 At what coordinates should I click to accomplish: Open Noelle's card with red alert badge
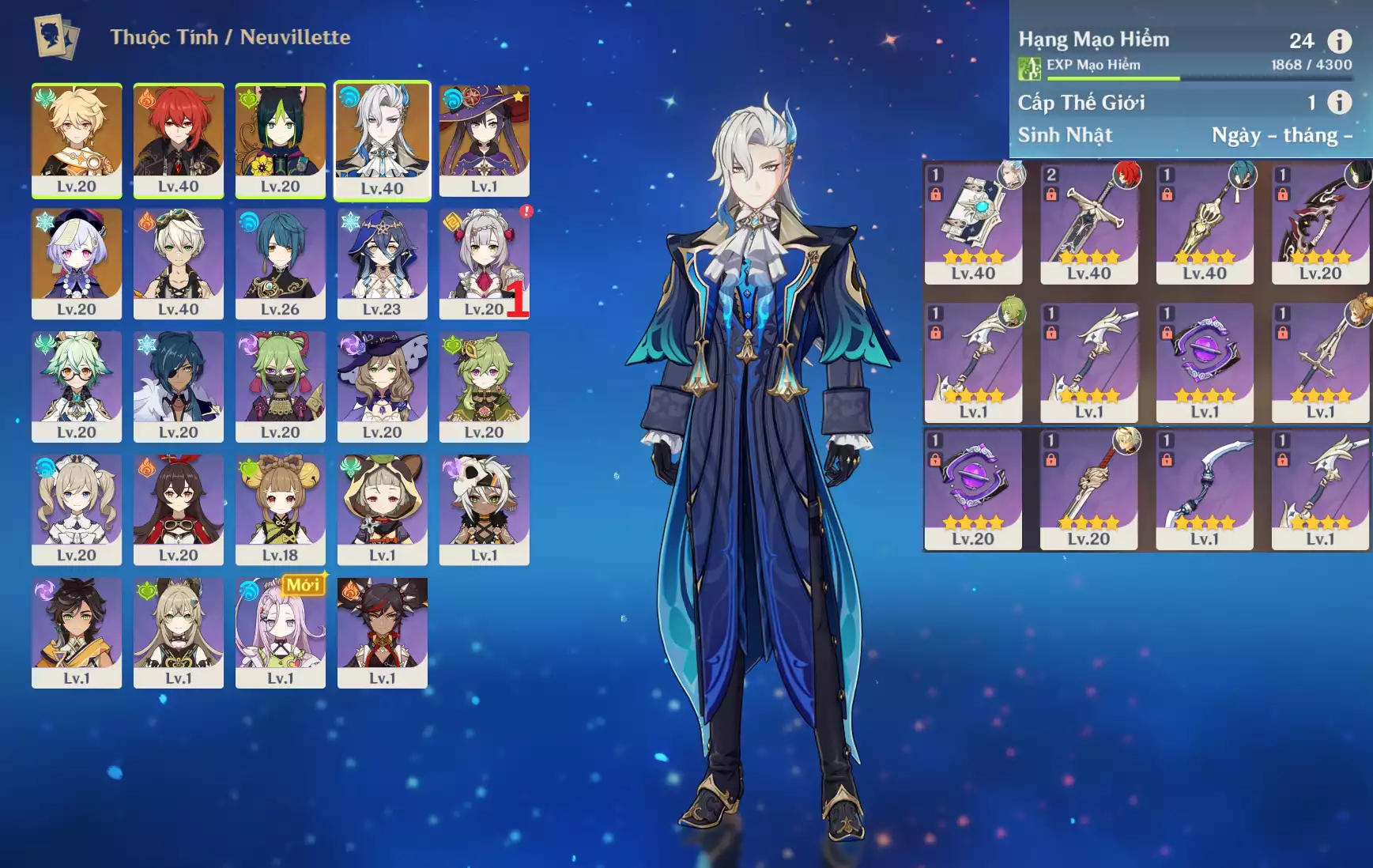click(x=484, y=263)
